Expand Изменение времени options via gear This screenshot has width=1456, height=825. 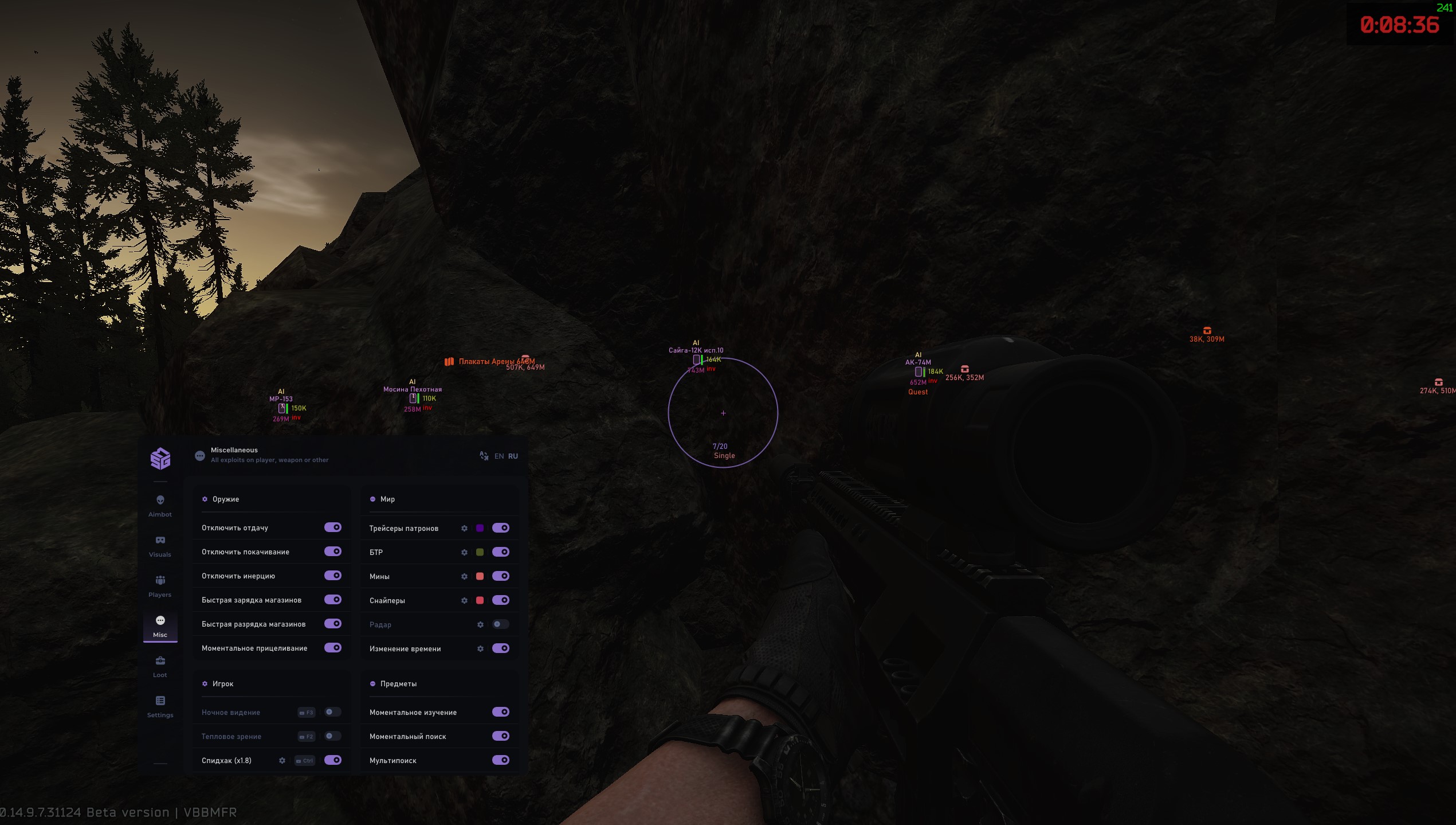[x=481, y=648]
